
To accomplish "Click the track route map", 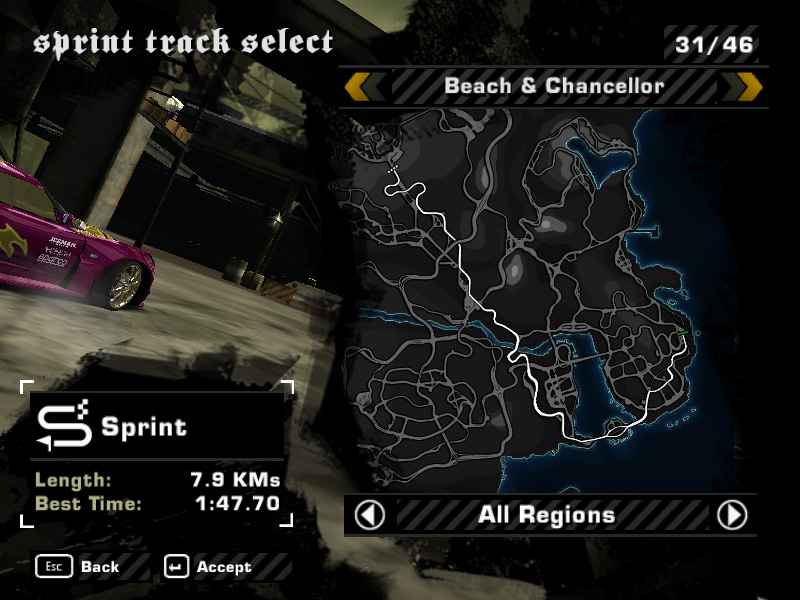I will pyautogui.click(x=540, y=290).
